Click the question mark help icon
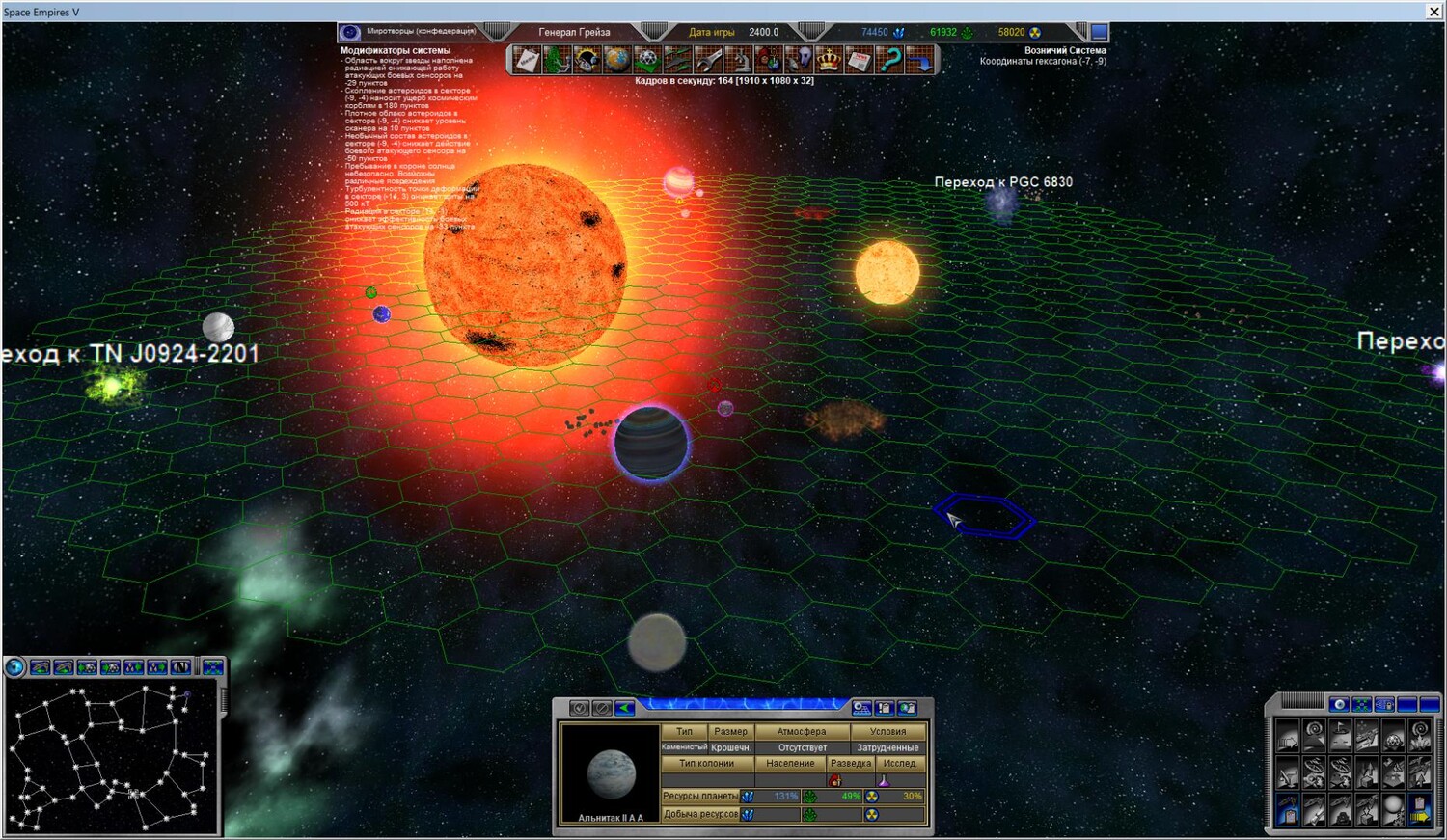This screenshot has width=1447, height=840. (x=889, y=61)
